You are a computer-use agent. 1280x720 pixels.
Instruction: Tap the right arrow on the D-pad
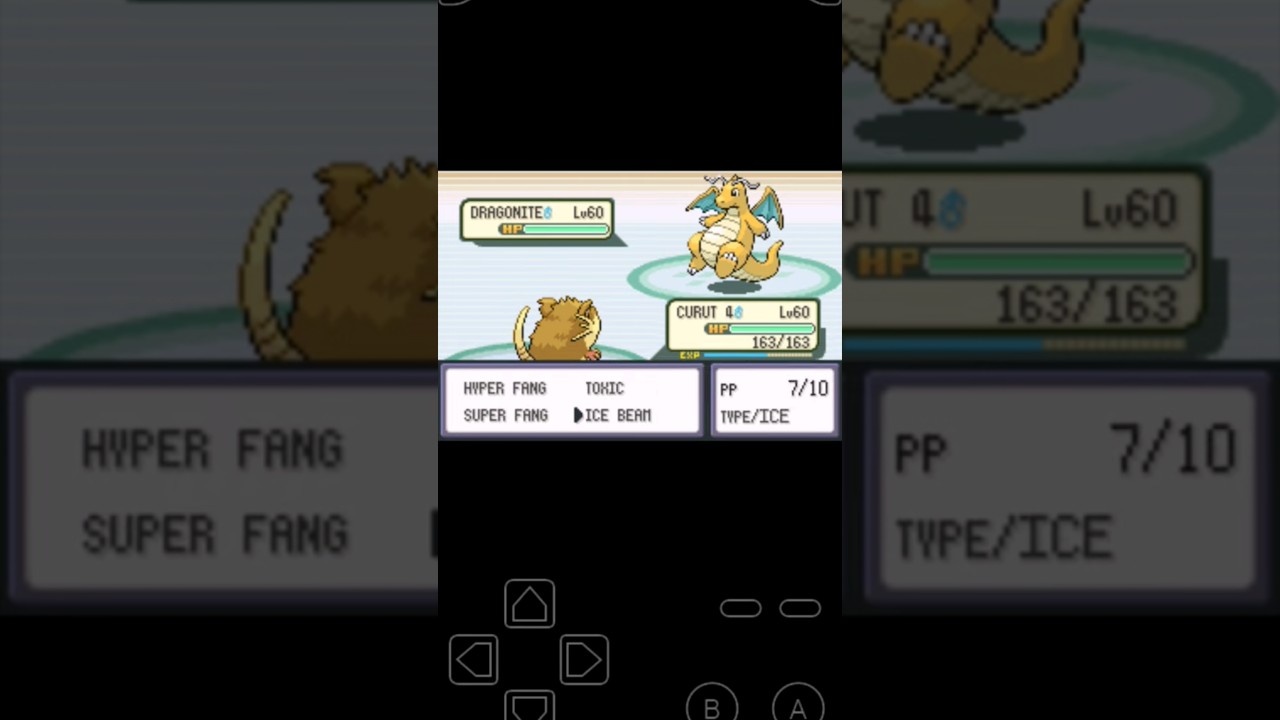[x=584, y=658]
